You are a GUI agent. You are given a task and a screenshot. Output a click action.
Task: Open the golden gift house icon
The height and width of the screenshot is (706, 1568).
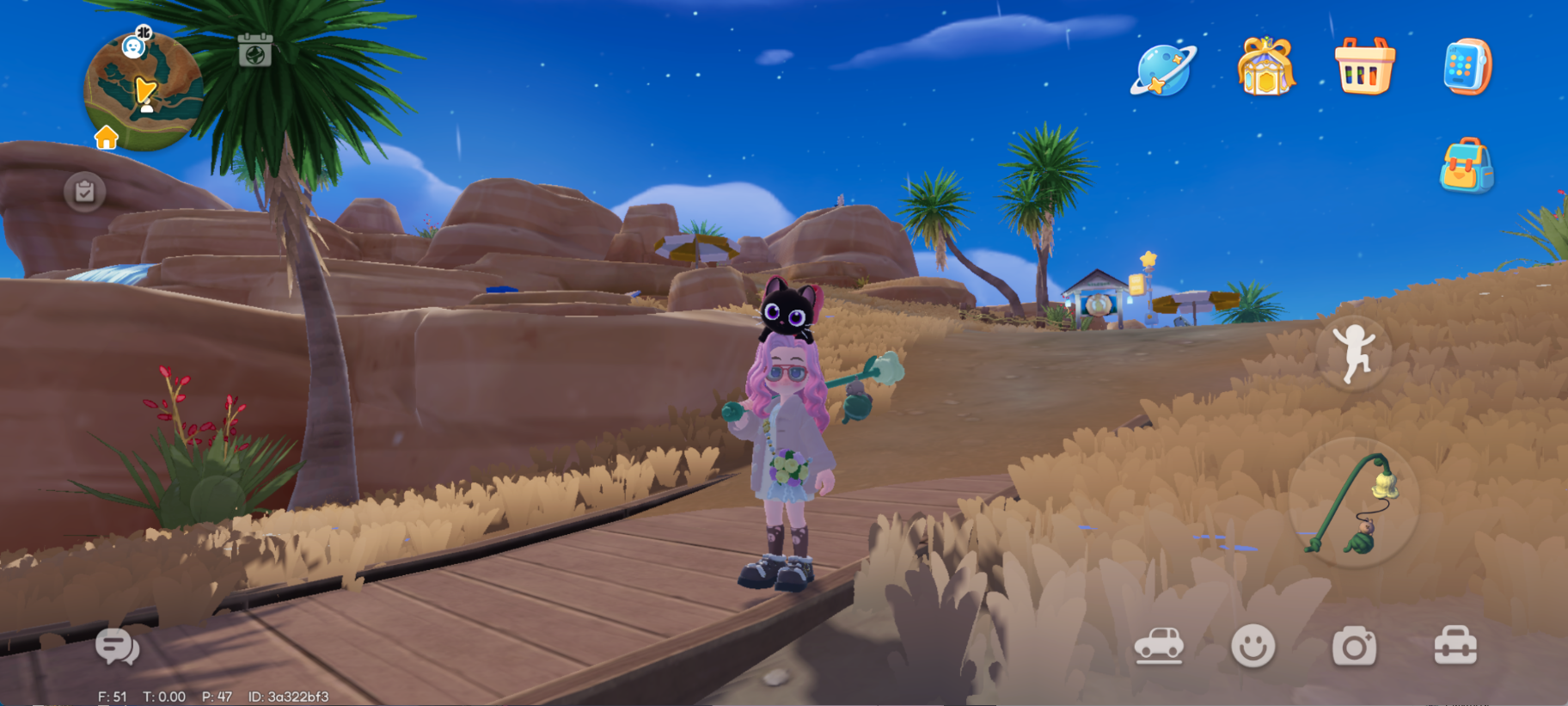[x=1265, y=66]
